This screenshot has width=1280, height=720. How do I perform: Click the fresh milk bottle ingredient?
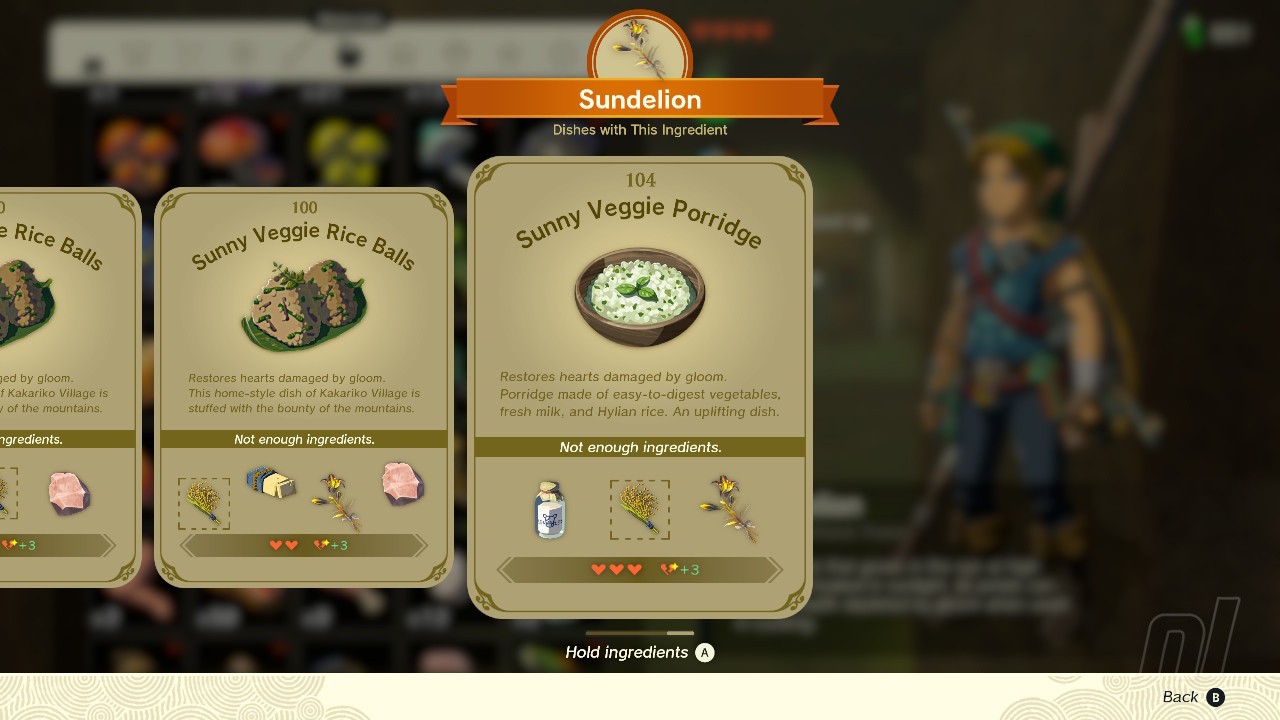click(x=550, y=509)
